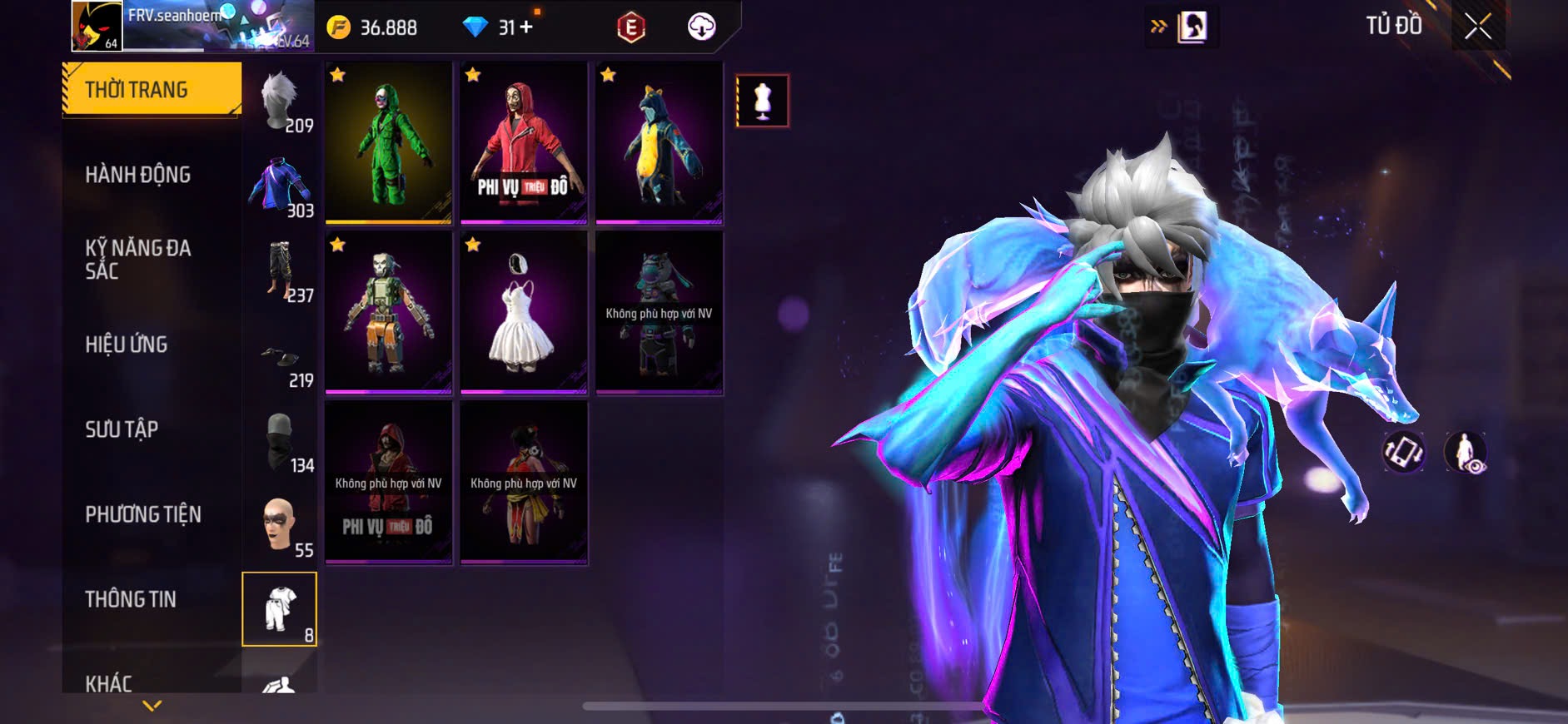Add diamonds with the plus button
1568x724 pixels.
coord(526,27)
